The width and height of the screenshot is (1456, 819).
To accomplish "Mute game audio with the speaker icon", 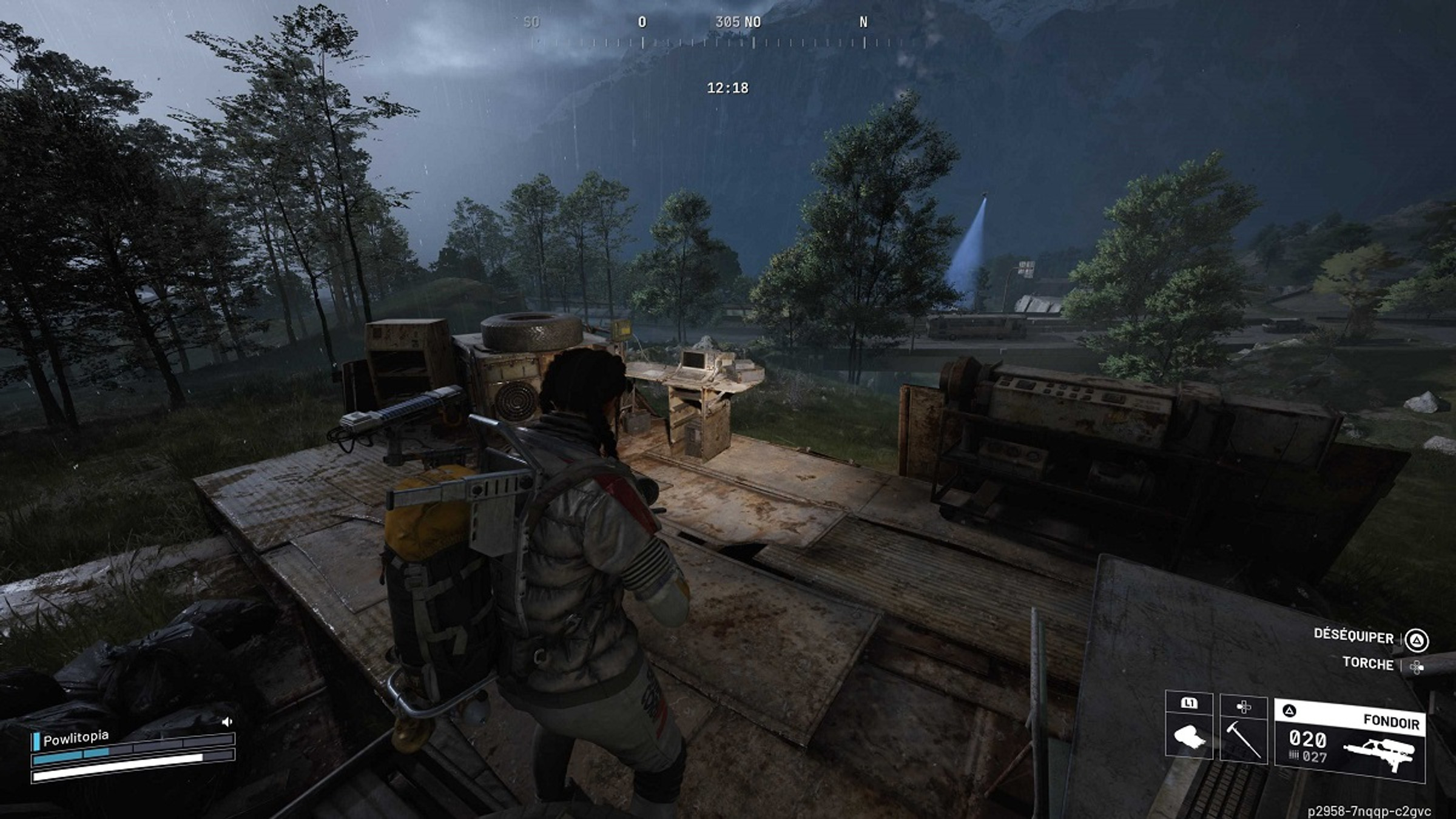I will tap(227, 721).
